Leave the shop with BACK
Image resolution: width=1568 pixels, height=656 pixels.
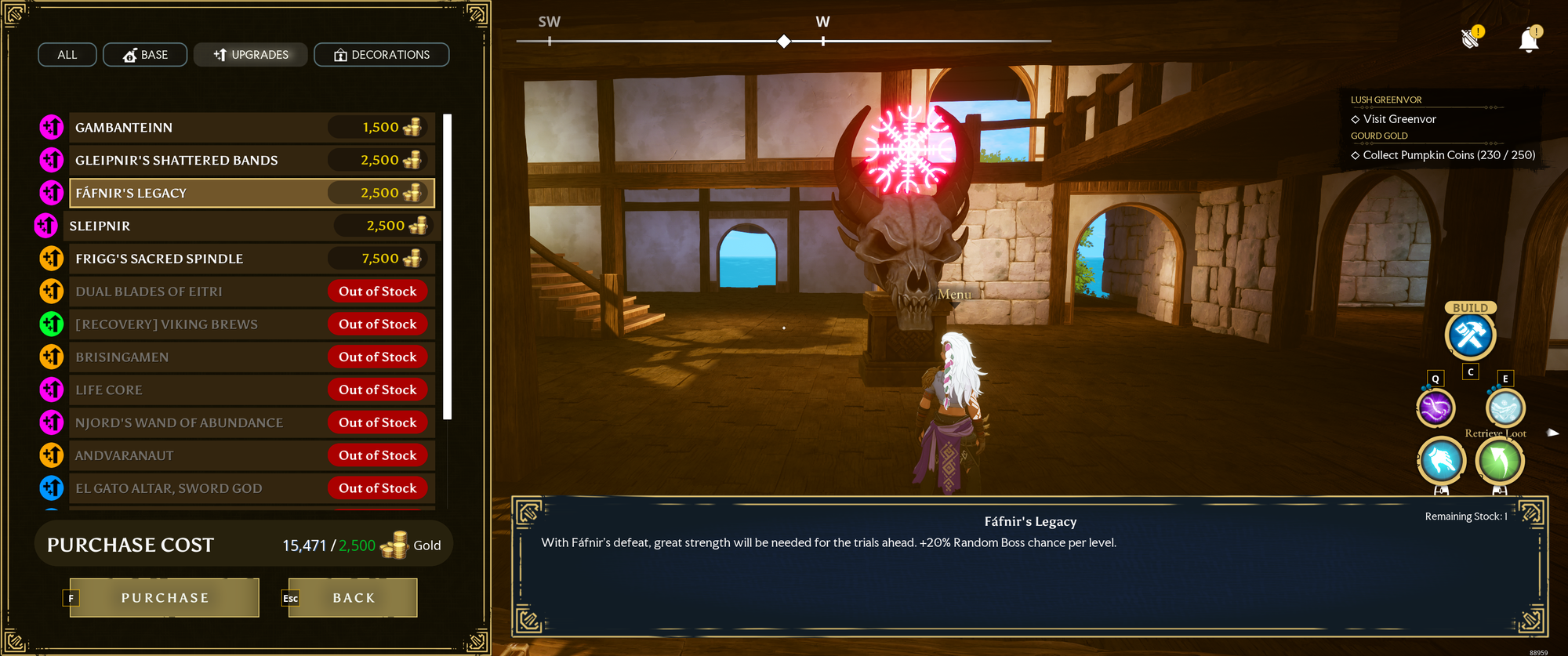pyautogui.click(x=353, y=598)
